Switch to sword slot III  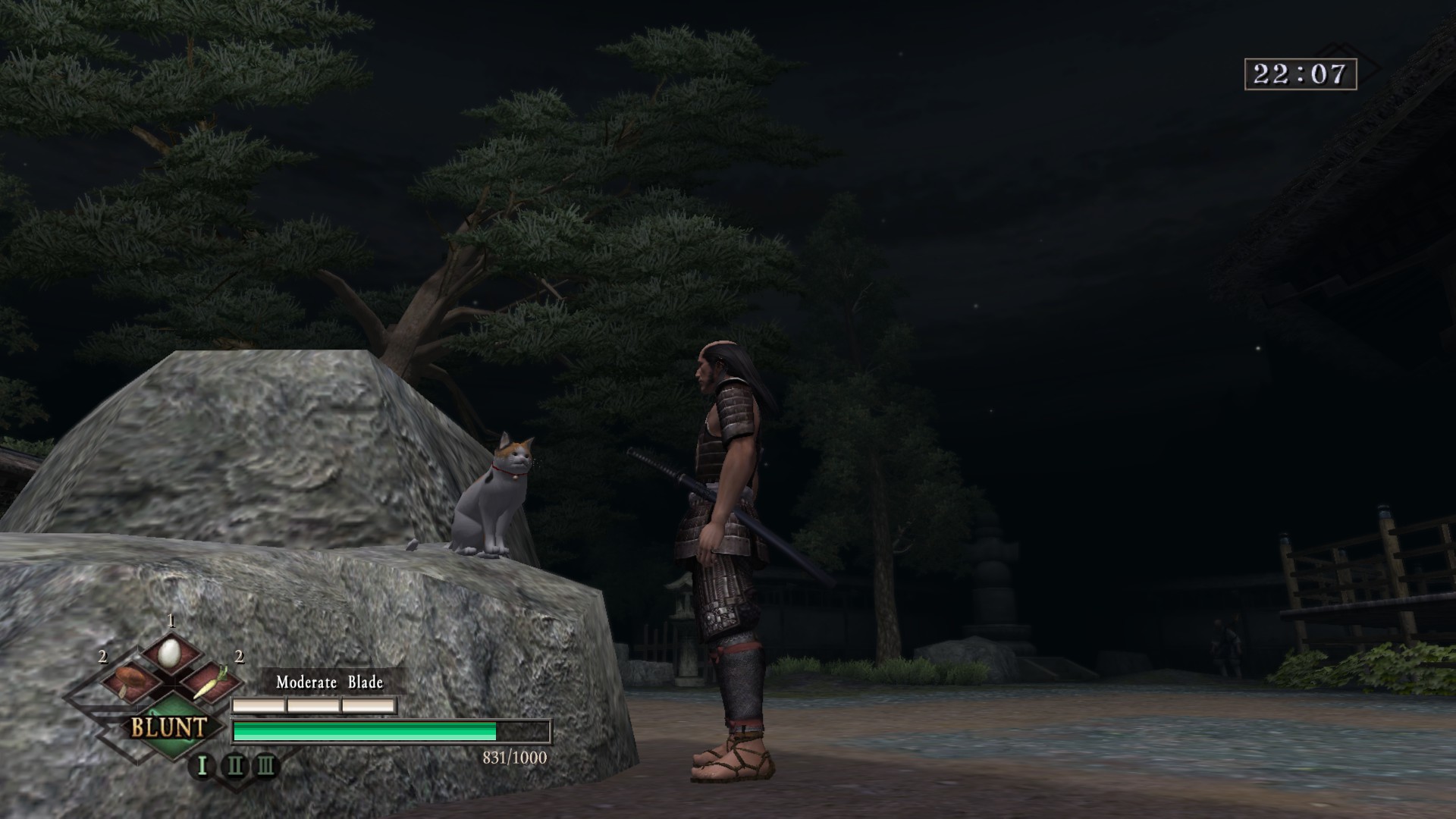pos(265,765)
